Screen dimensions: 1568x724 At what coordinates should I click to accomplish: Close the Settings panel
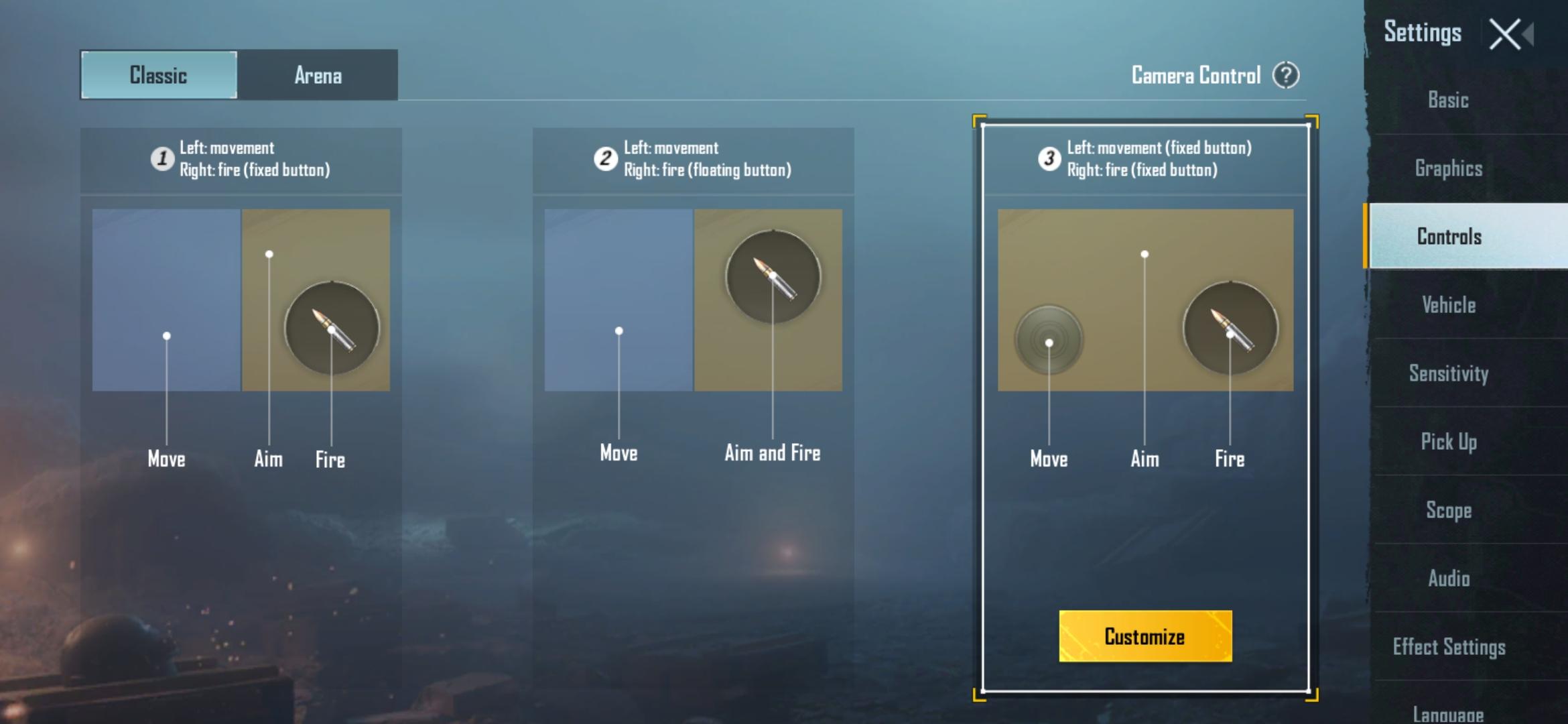(1506, 33)
